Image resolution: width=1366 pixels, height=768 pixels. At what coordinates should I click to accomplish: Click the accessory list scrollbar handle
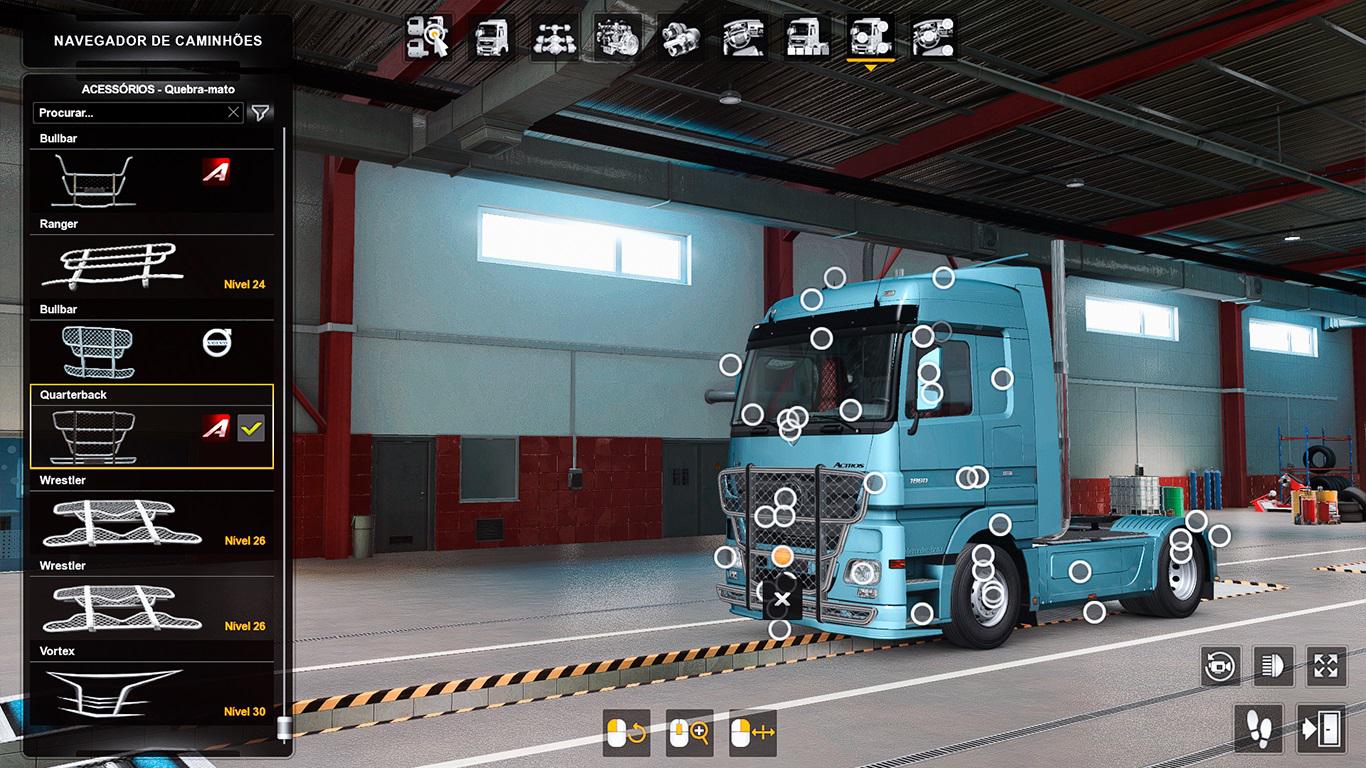click(x=284, y=727)
